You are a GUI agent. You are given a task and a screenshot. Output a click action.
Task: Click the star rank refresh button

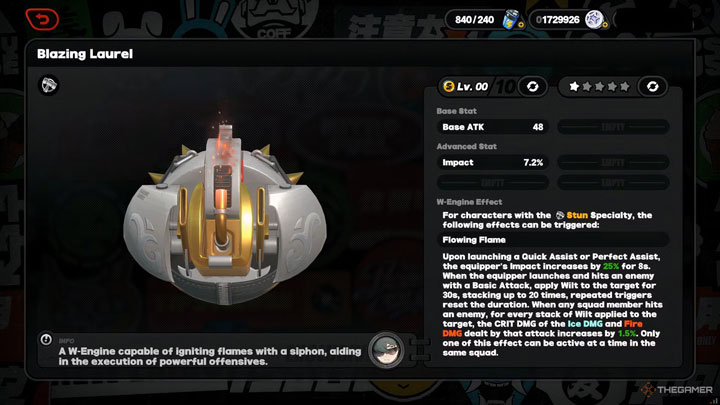(652, 87)
